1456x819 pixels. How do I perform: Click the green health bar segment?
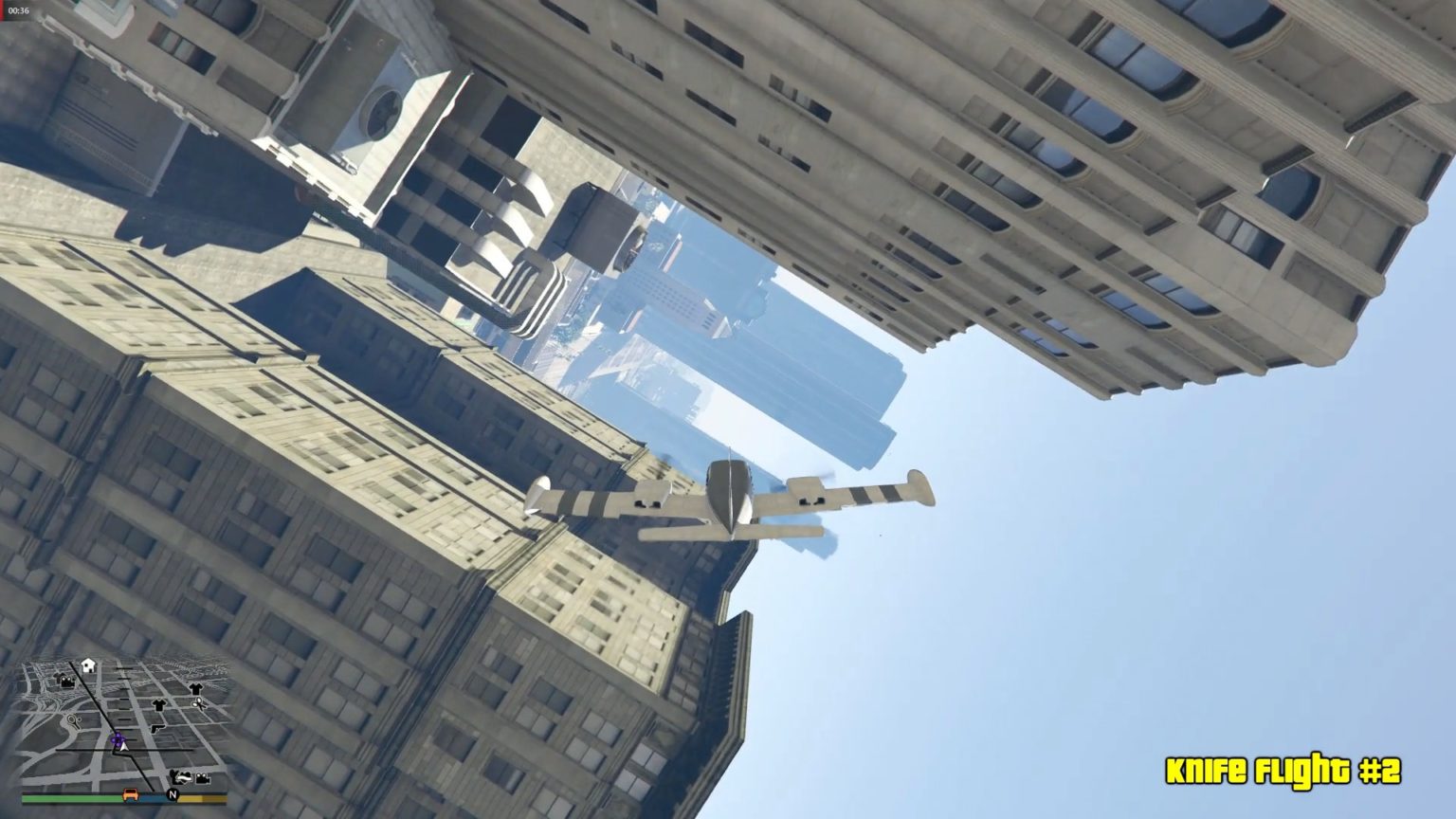[69, 799]
